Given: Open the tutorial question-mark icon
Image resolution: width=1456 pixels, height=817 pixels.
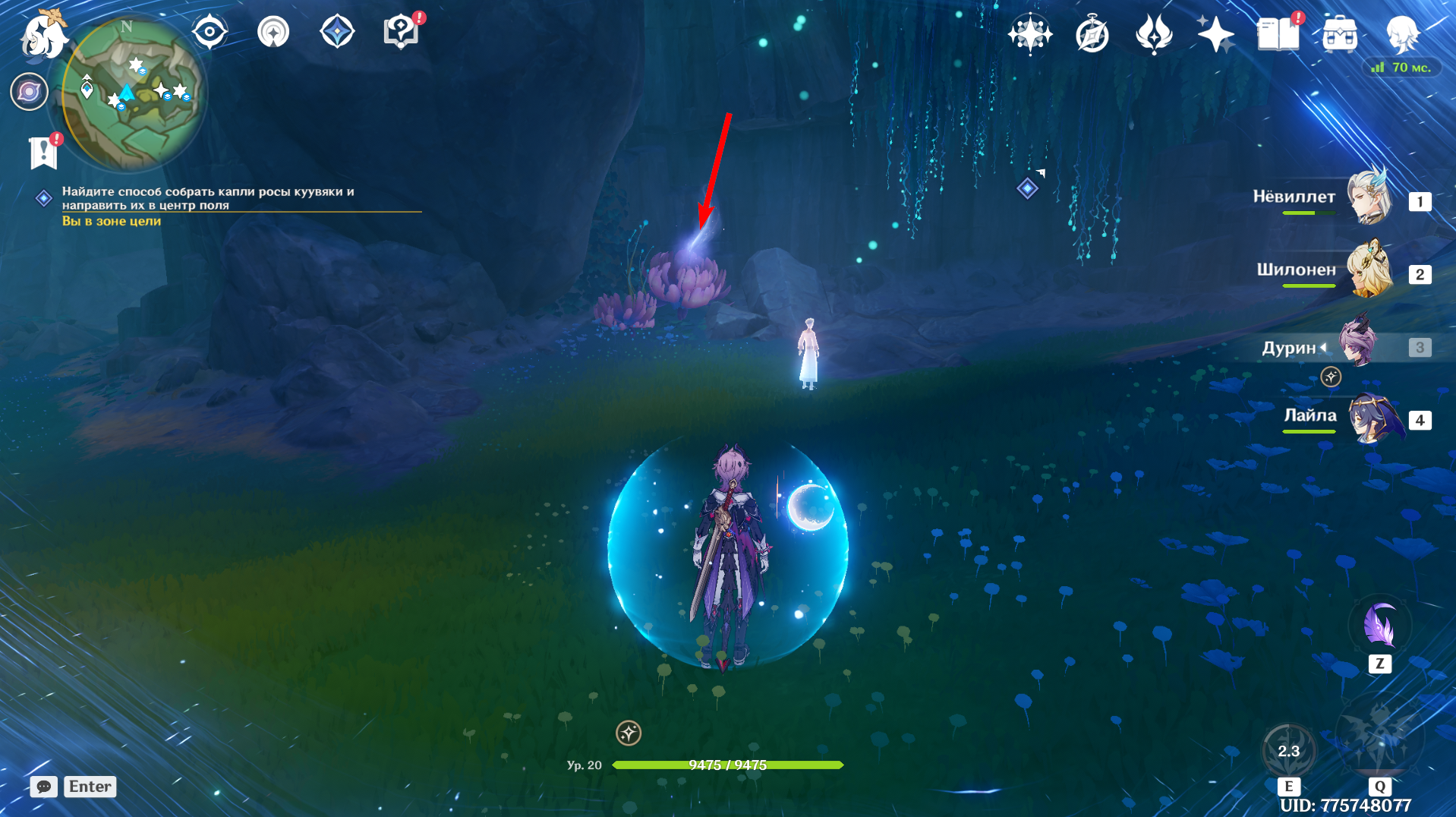Looking at the screenshot, I should [401, 33].
